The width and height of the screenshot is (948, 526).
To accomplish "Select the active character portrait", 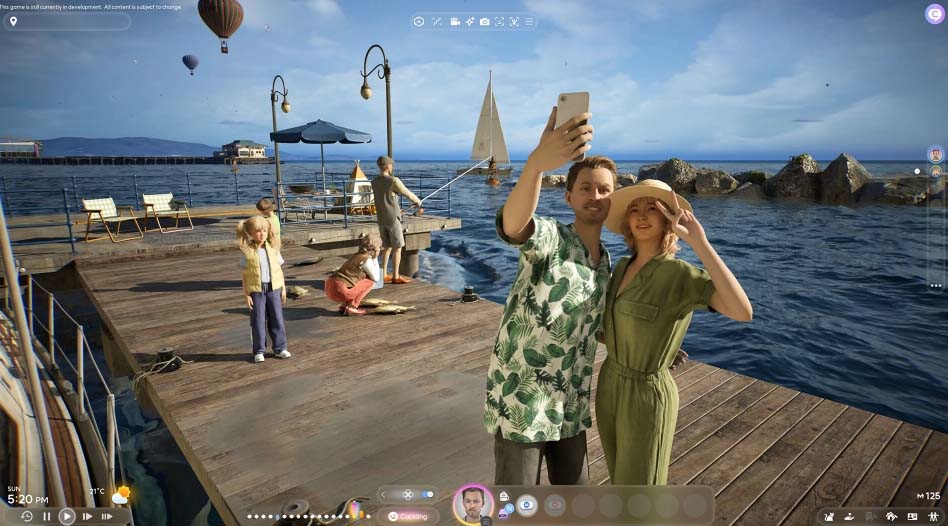I will [x=472, y=505].
